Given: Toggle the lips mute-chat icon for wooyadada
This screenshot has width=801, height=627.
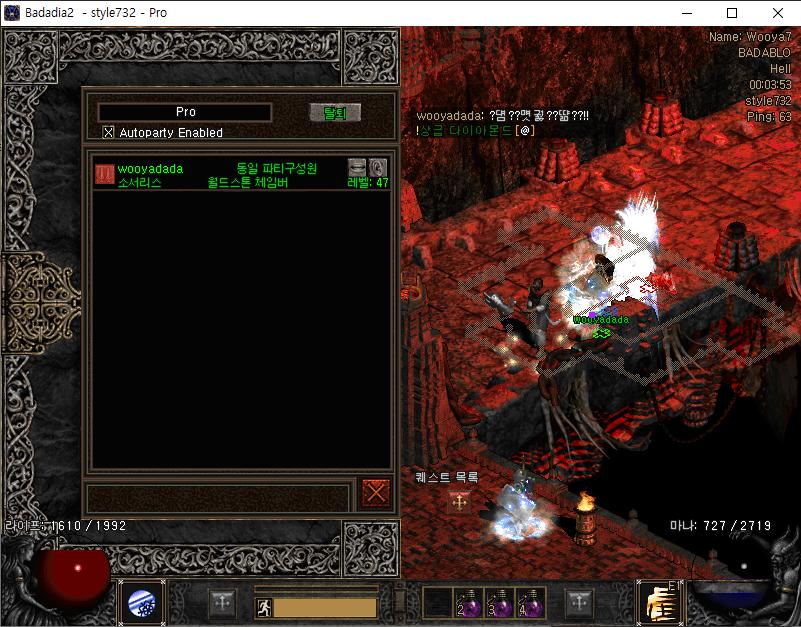Looking at the screenshot, I should 357,167.
